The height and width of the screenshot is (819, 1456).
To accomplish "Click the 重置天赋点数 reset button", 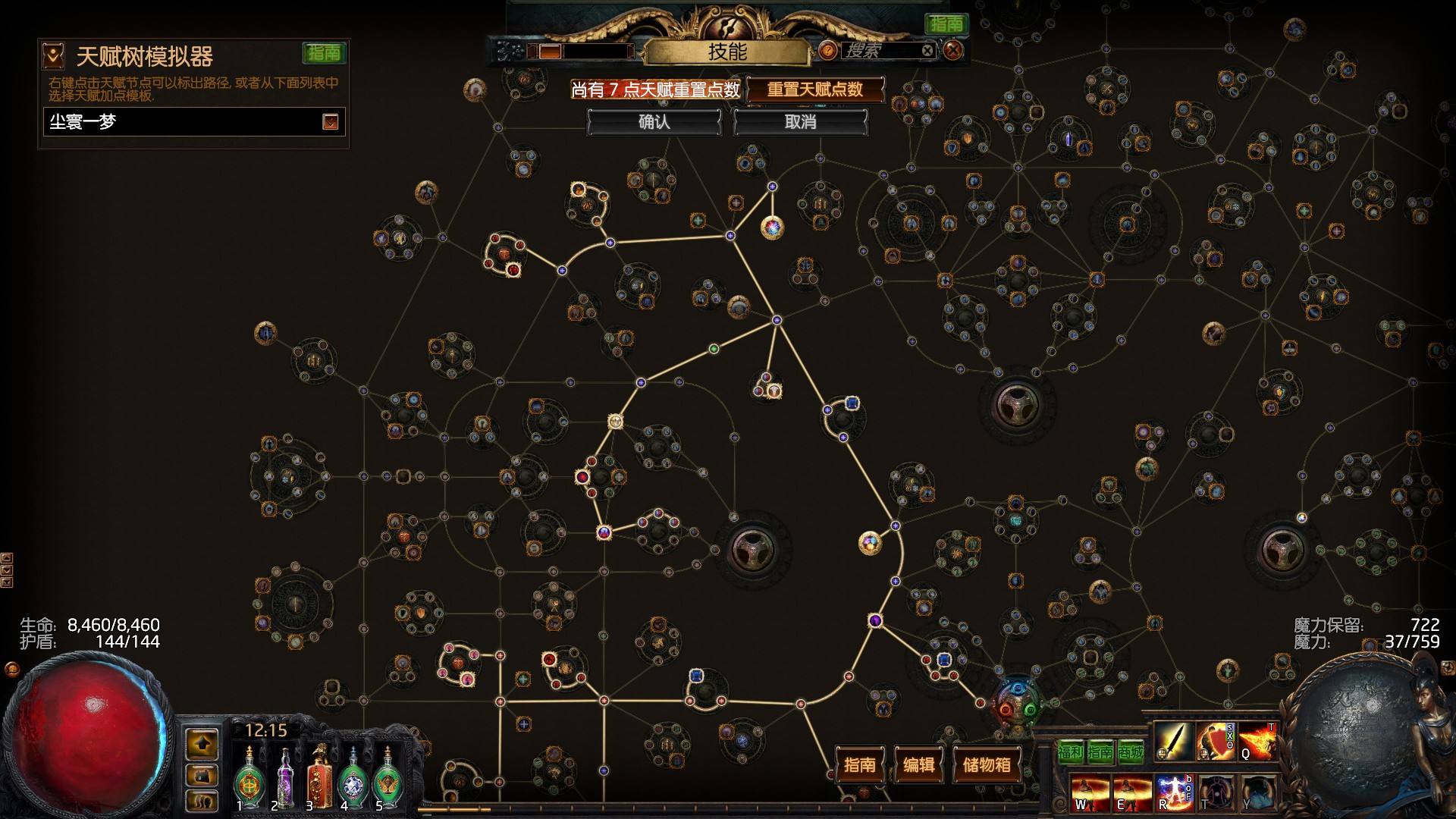I will tap(815, 89).
